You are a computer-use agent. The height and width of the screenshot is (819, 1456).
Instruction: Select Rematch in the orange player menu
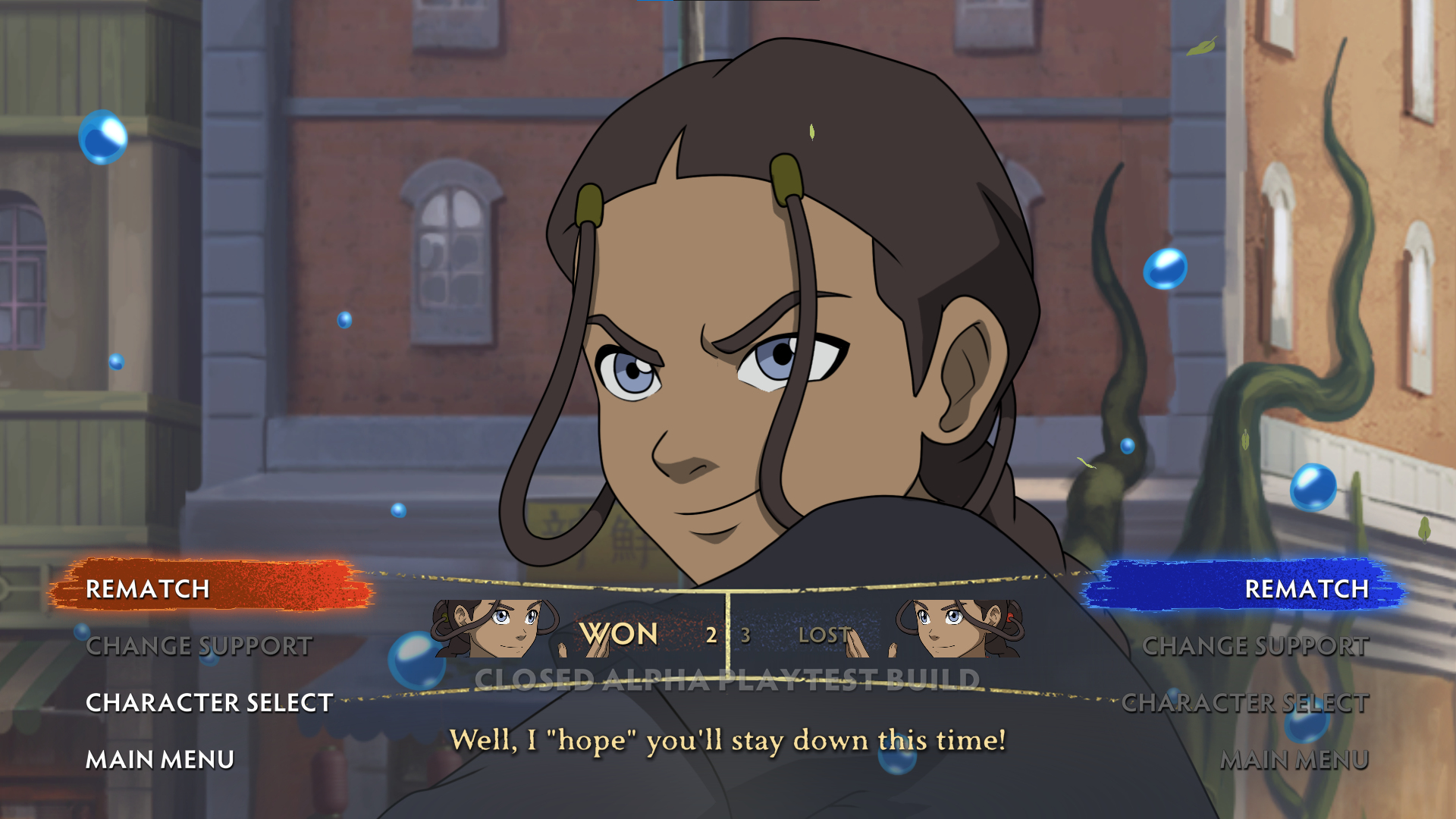tap(148, 588)
